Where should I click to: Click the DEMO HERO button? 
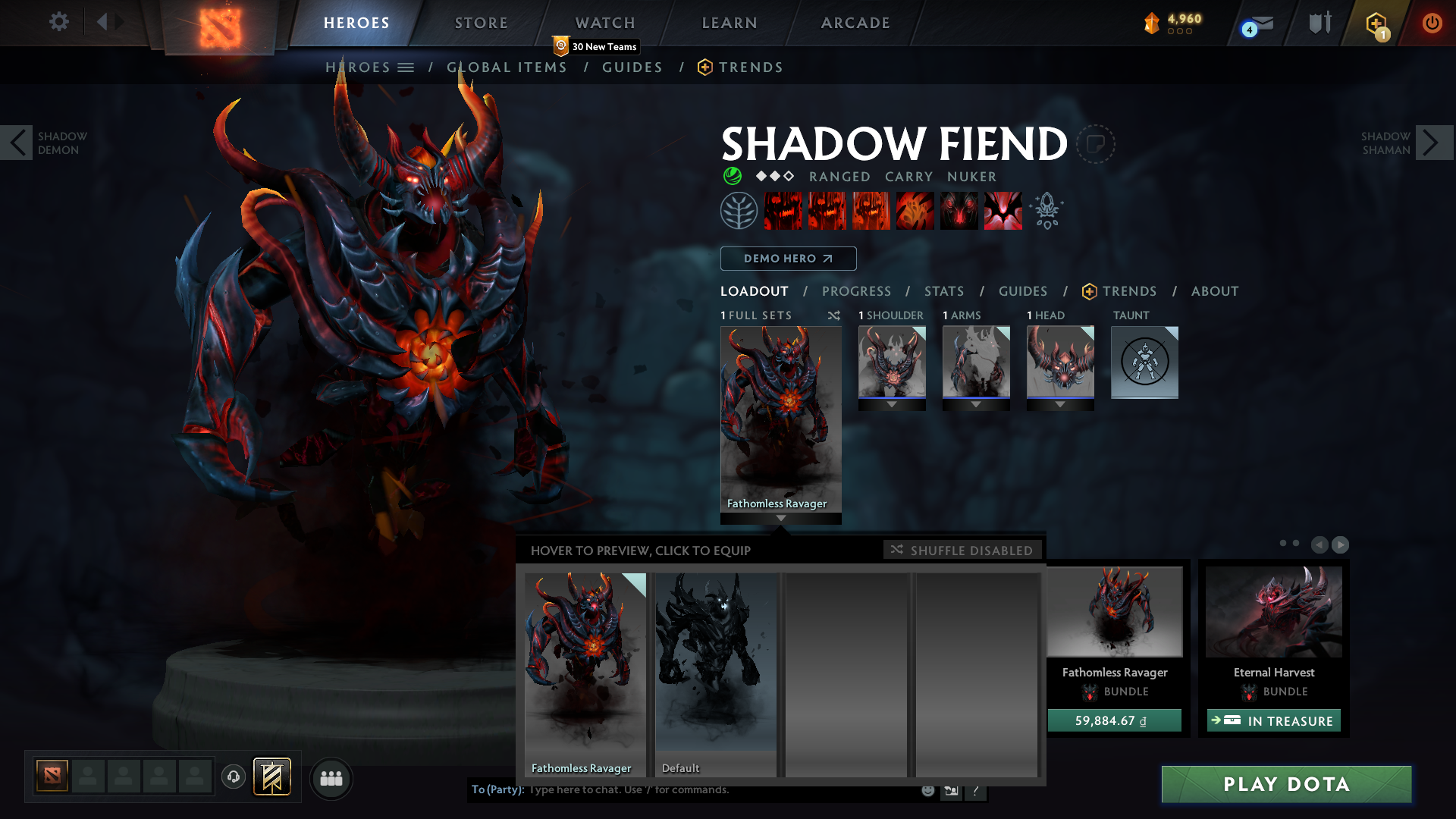tap(789, 259)
